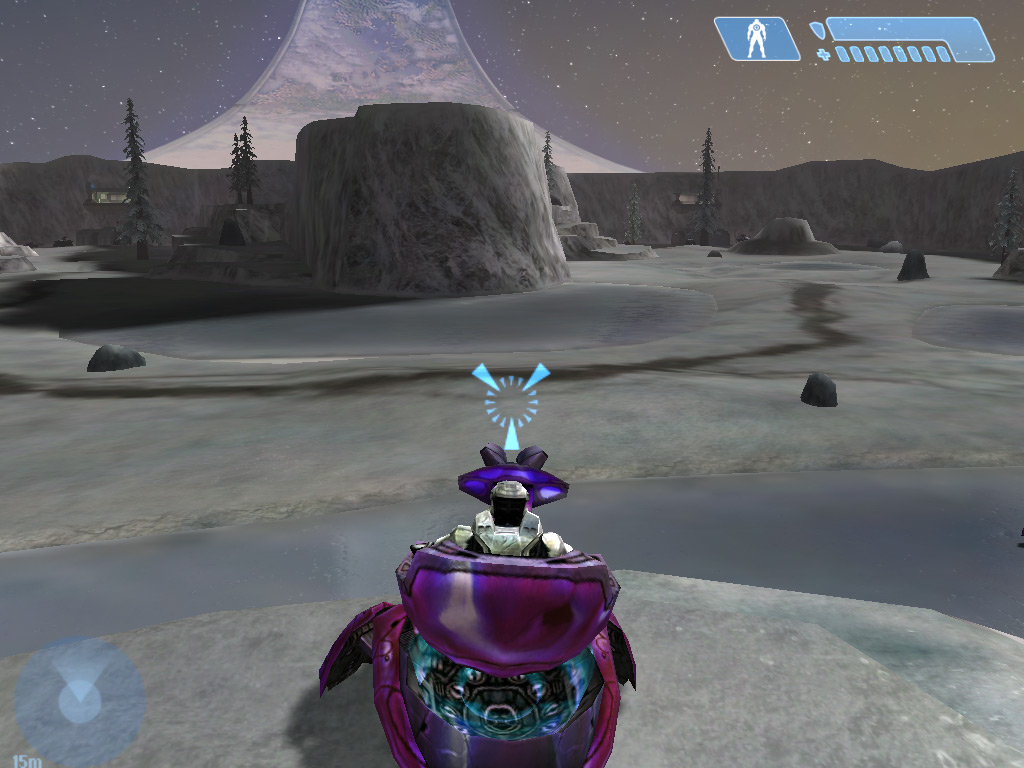The image size is (1024, 768).
Task: Click the motion tracker radar
Action: [x=79, y=701]
